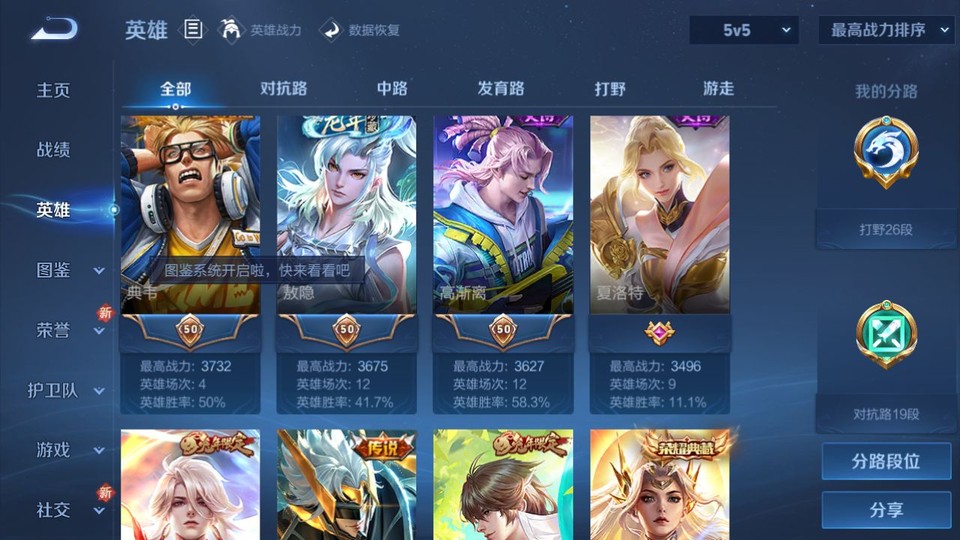Open 主页 in the side menu
960x540 pixels.
[x=54, y=90]
